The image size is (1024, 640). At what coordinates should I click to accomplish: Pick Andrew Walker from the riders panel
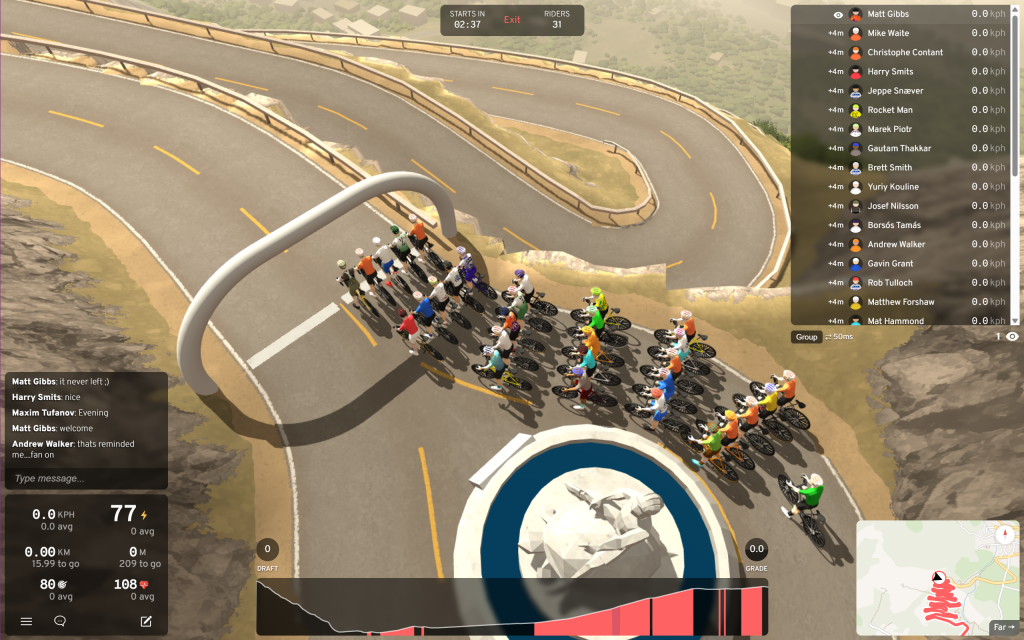897,244
